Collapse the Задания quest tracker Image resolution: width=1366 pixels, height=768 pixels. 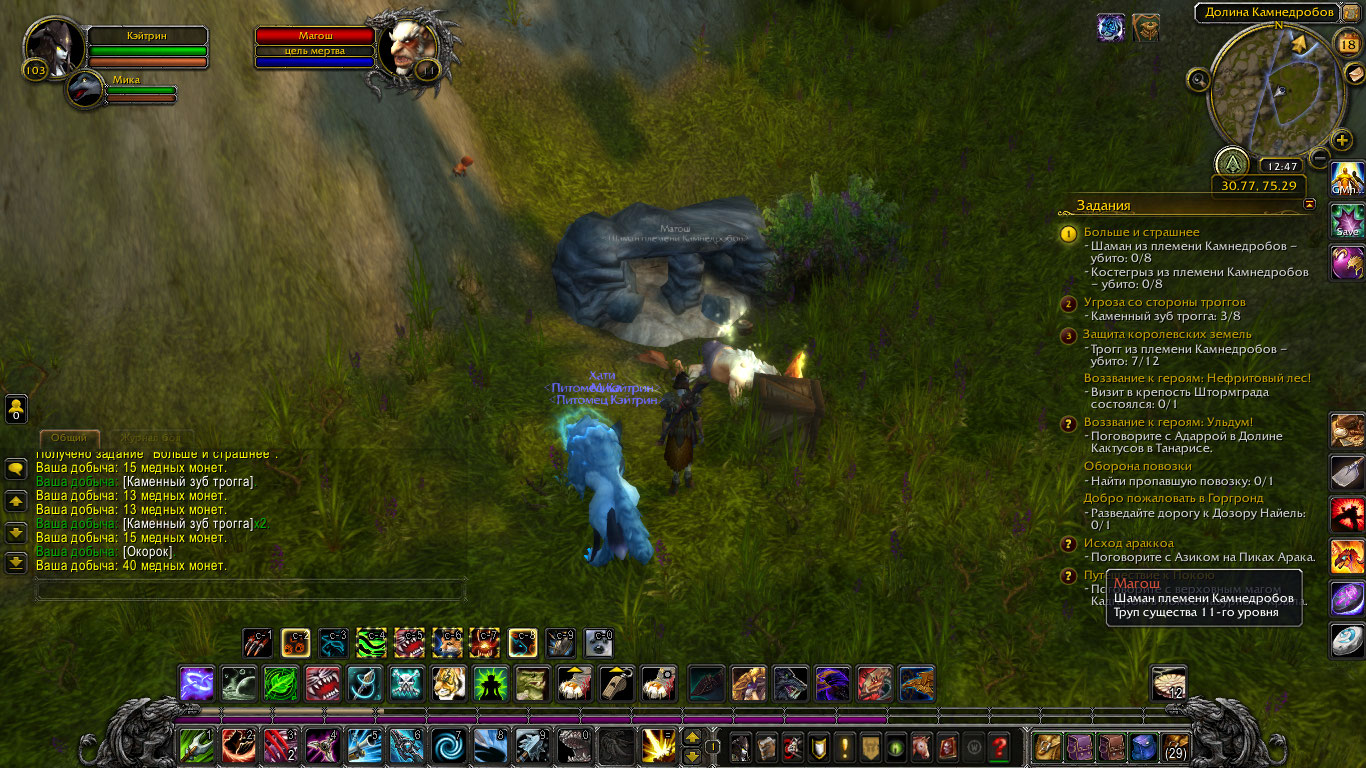(1310, 204)
